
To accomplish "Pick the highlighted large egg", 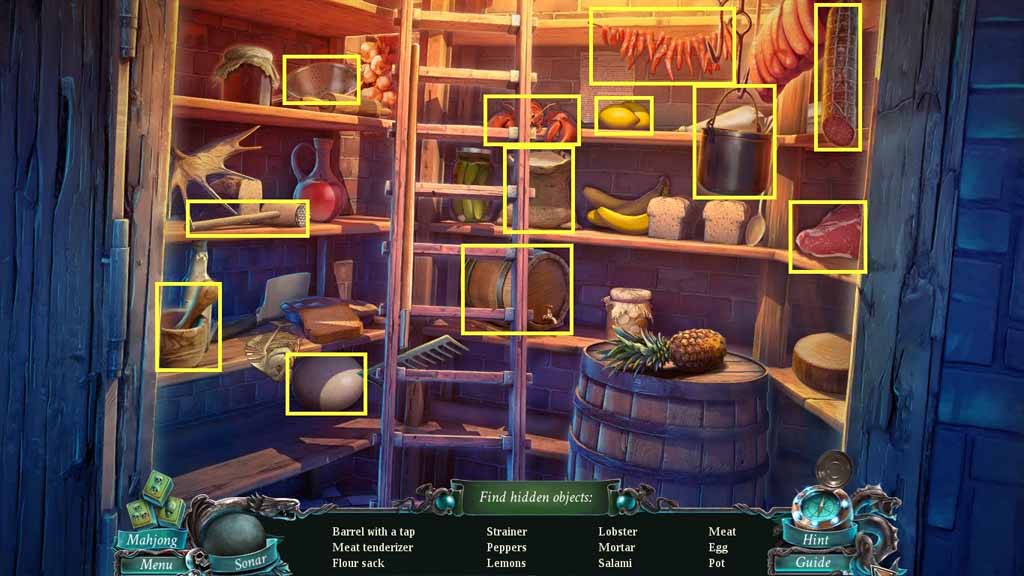I will [x=326, y=383].
